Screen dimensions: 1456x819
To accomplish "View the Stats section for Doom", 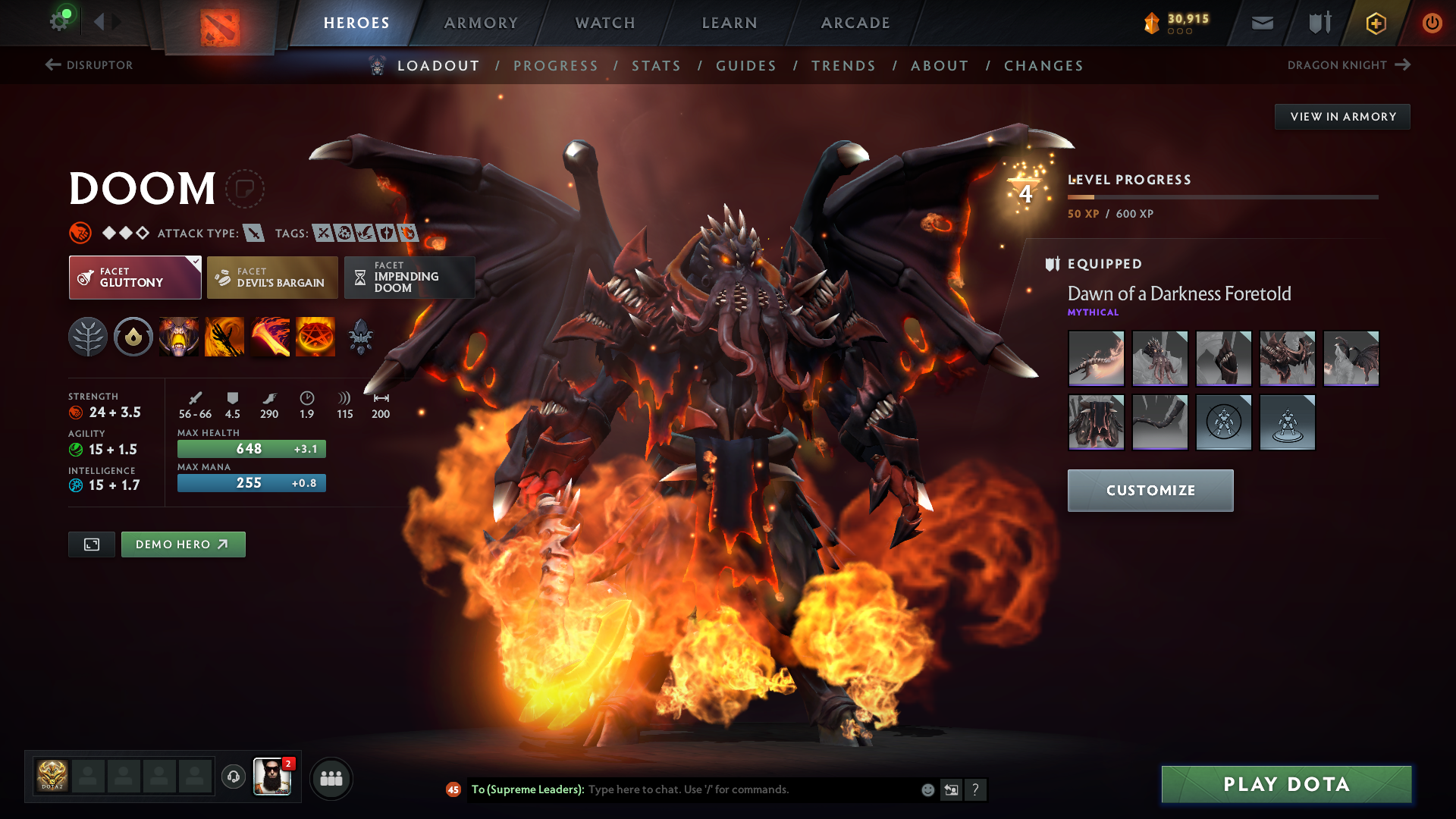I will coord(657,66).
